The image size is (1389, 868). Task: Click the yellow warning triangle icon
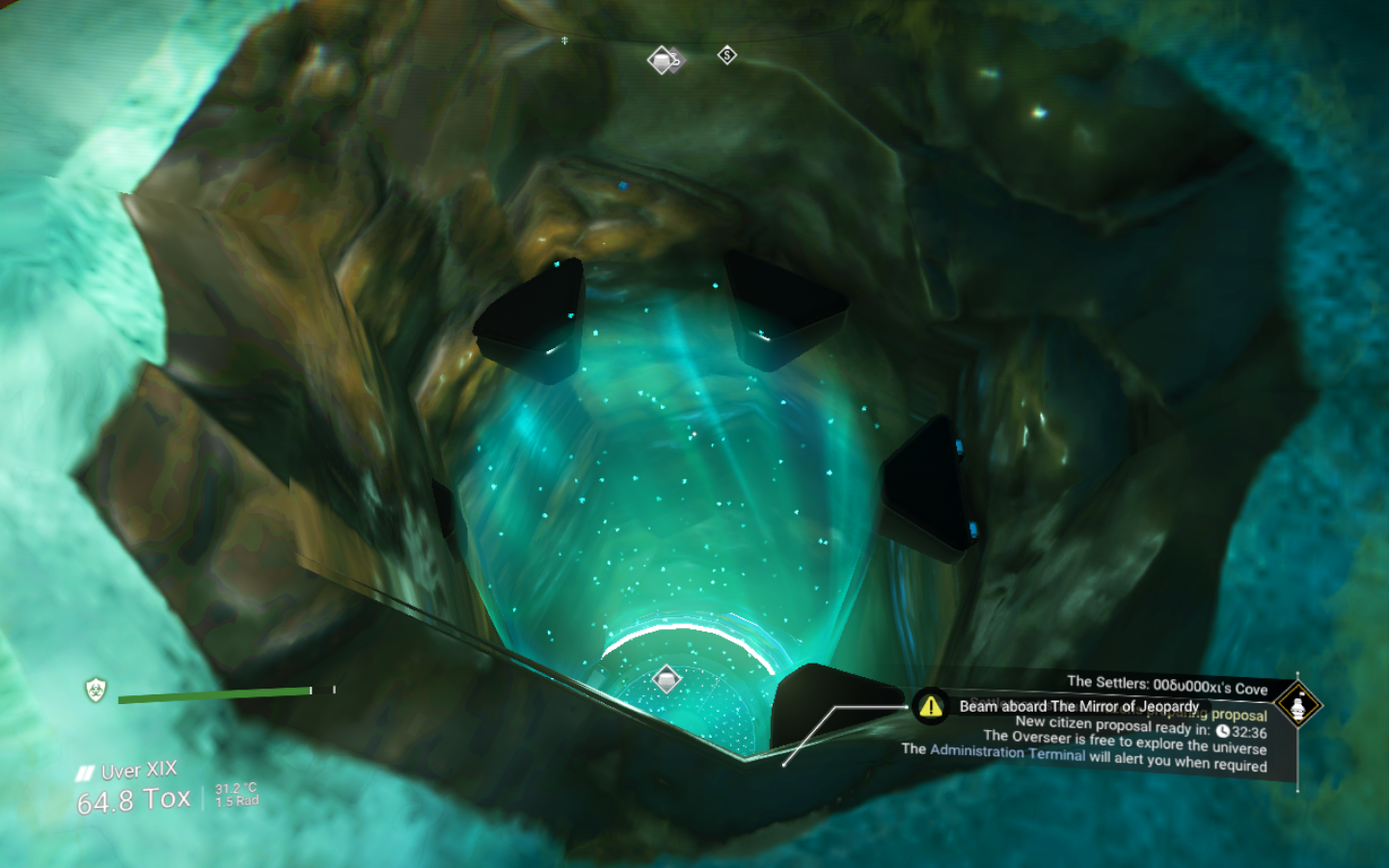[931, 706]
